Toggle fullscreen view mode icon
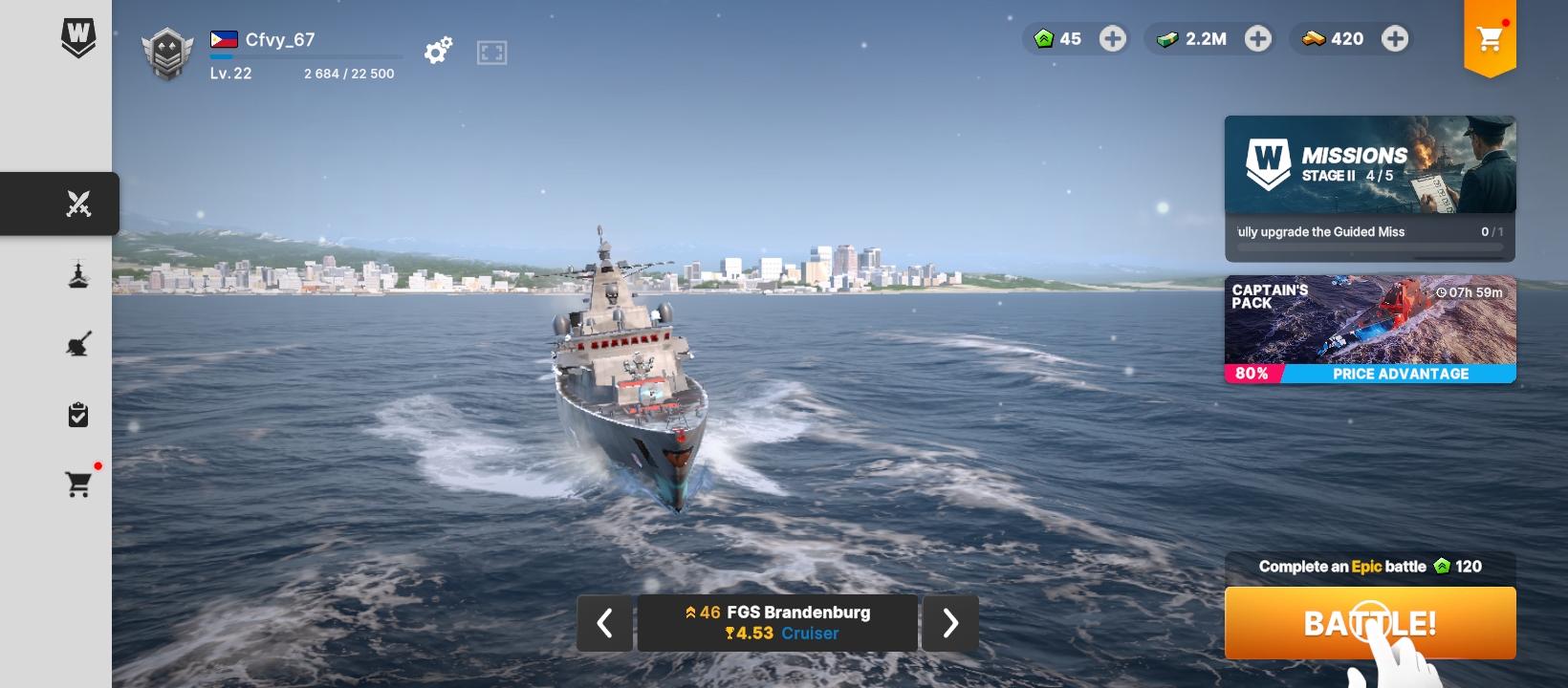The width and height of the screenshot is (1568, 688). pos(491,53)
